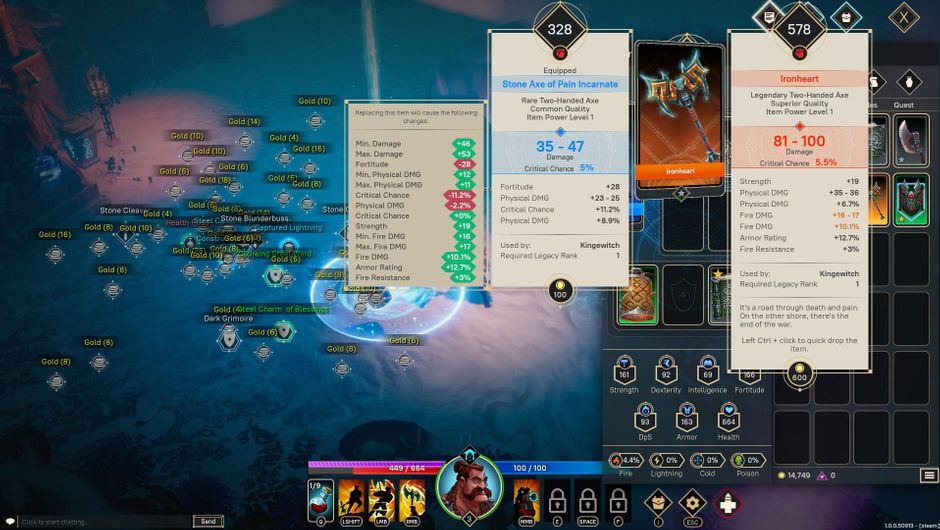940x530 pixels.
Task: Activate the LMB attack skill
Action: (381, 496)
